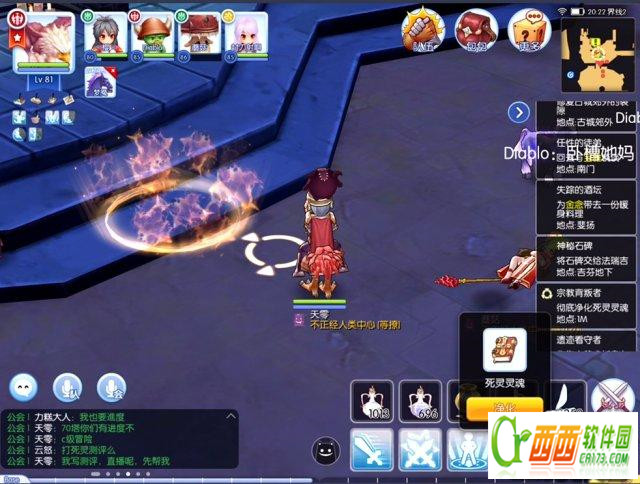Screen dimensions: 640x484
Task: Click the orange 净化 purify button
Action: [503, 407]
